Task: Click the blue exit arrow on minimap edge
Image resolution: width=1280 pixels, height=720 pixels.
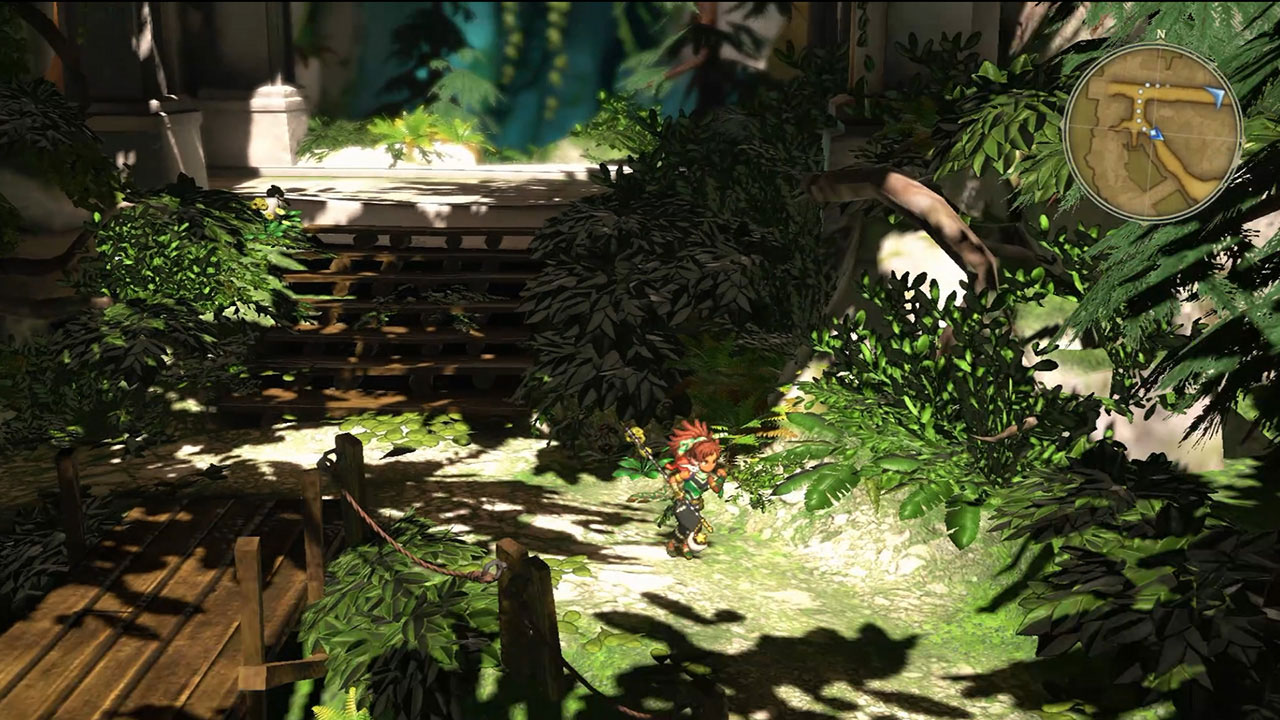Action: tap(1216, 94)
